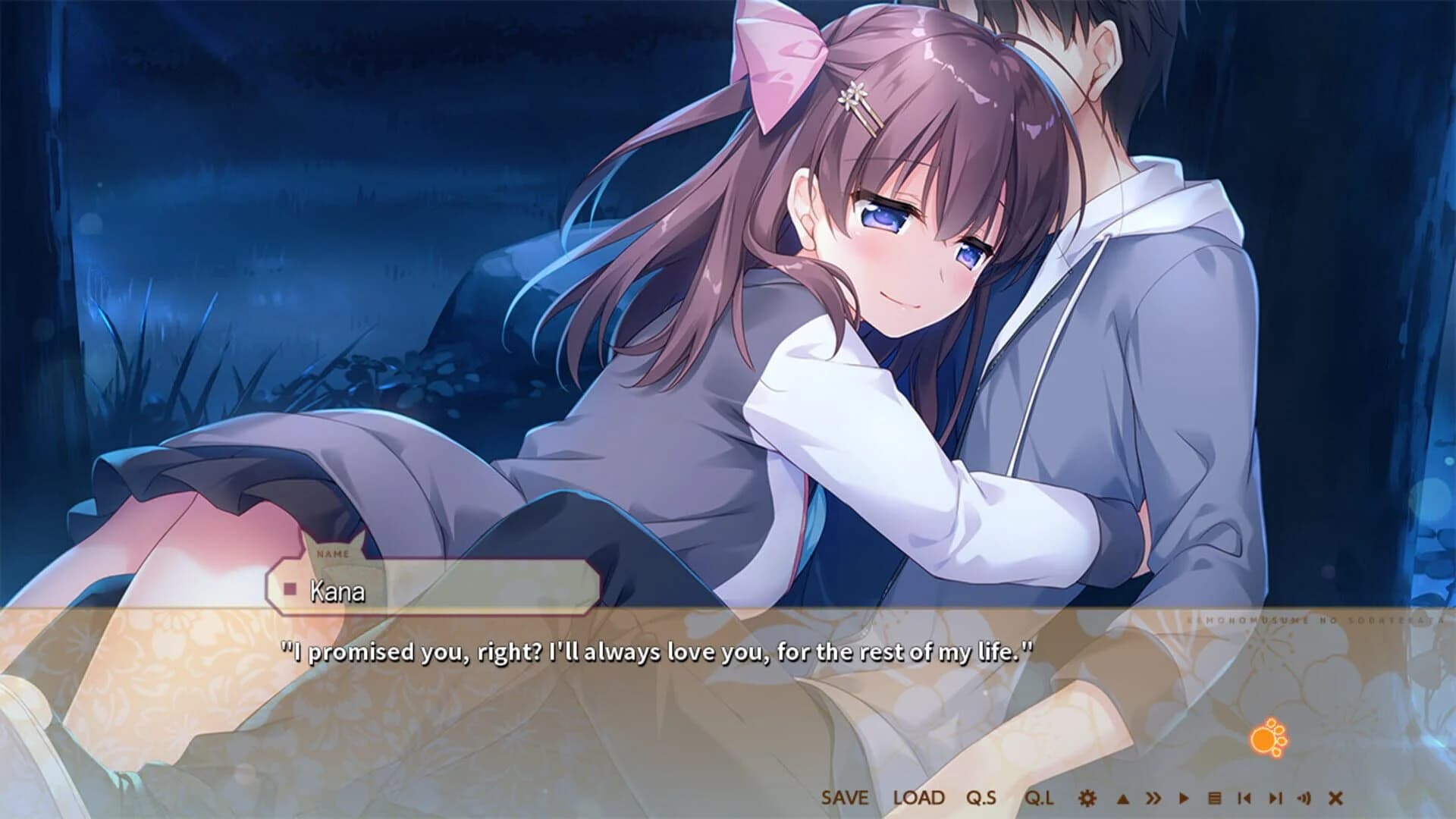This screenshot has width=1456, height=819.
Task: Click the SAVE menu item
Action: pyautogui.click(x=843, y=798)
